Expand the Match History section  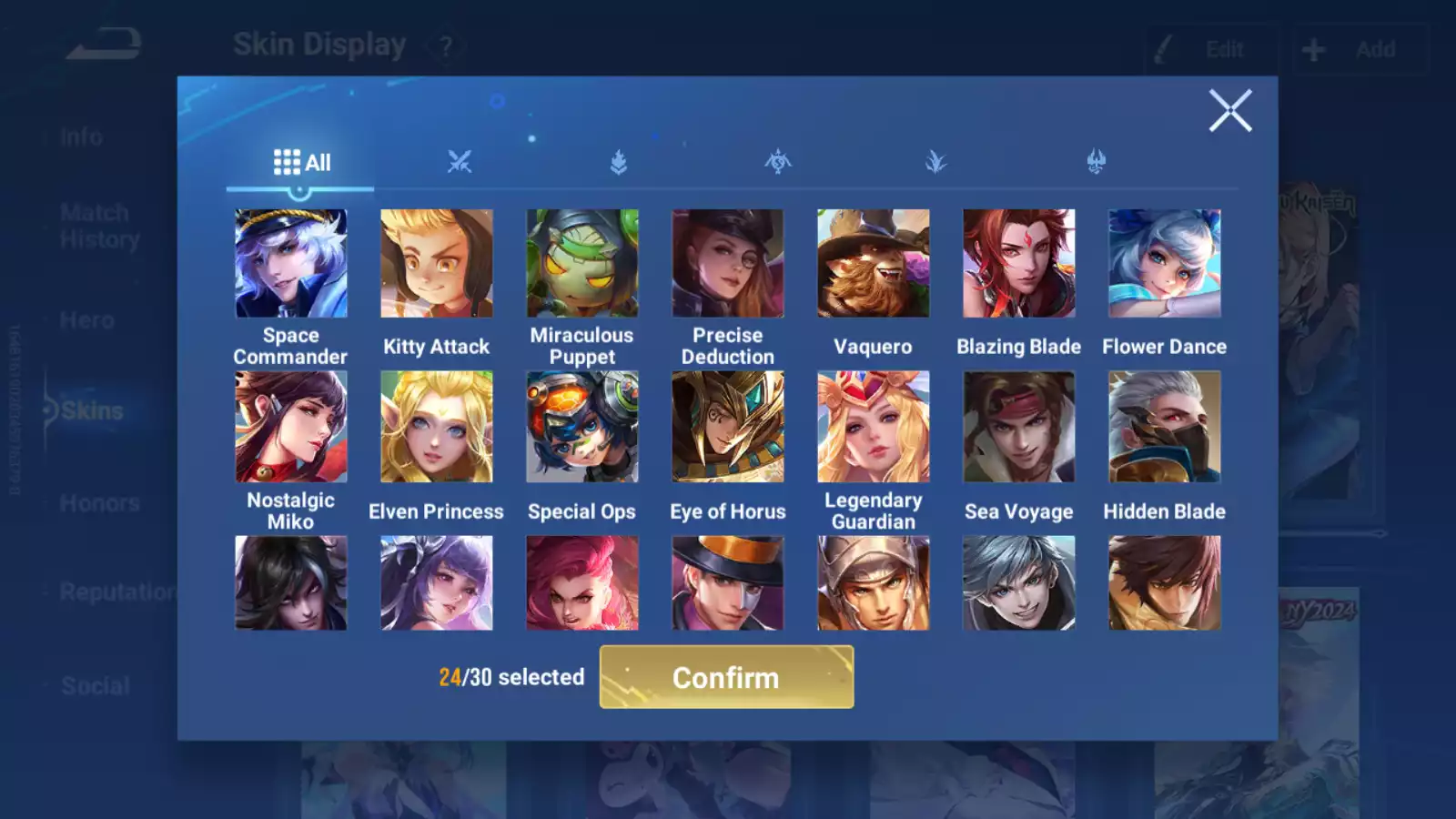click(x=96, y=226)
